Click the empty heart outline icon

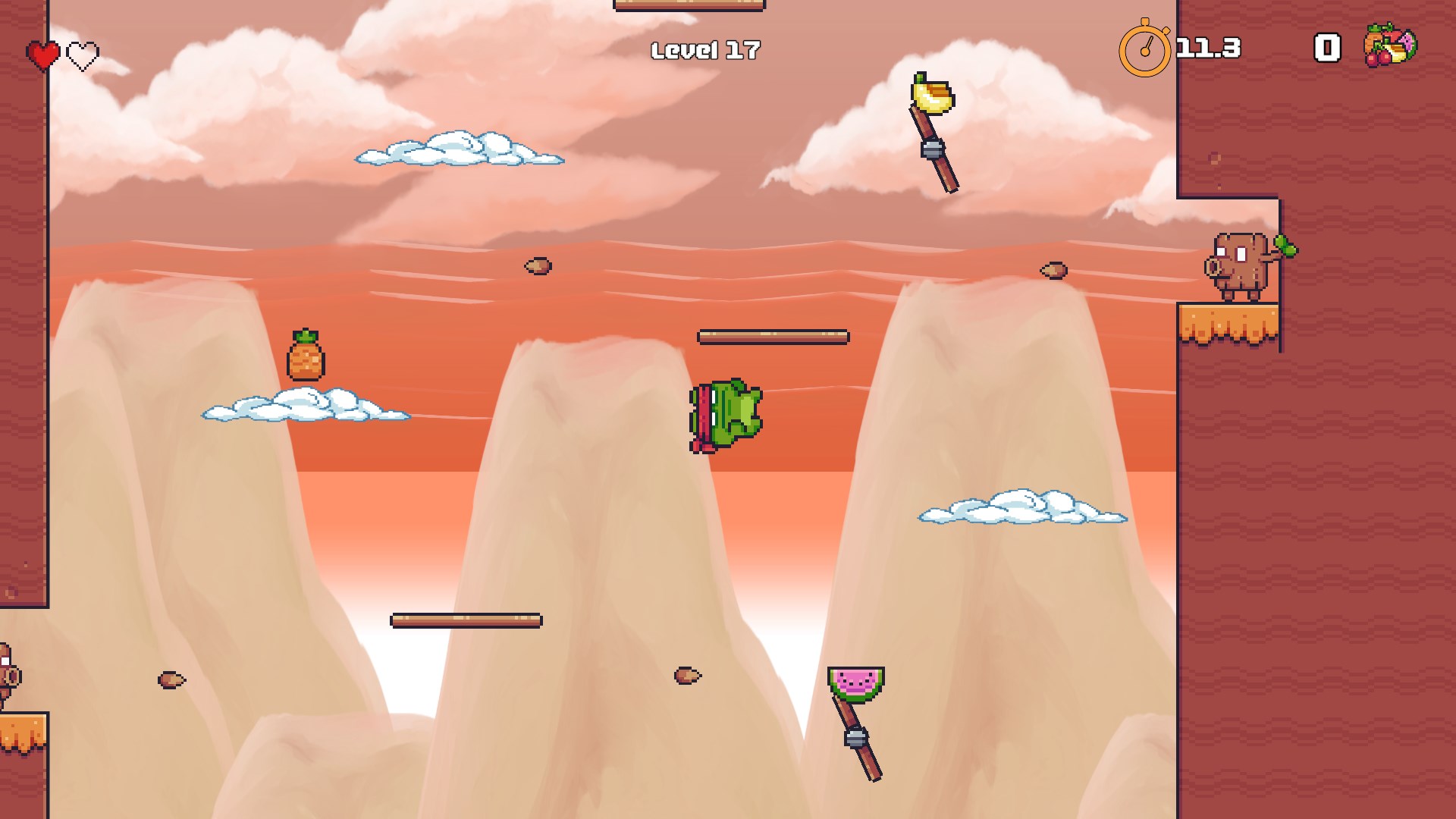(83, 54)
